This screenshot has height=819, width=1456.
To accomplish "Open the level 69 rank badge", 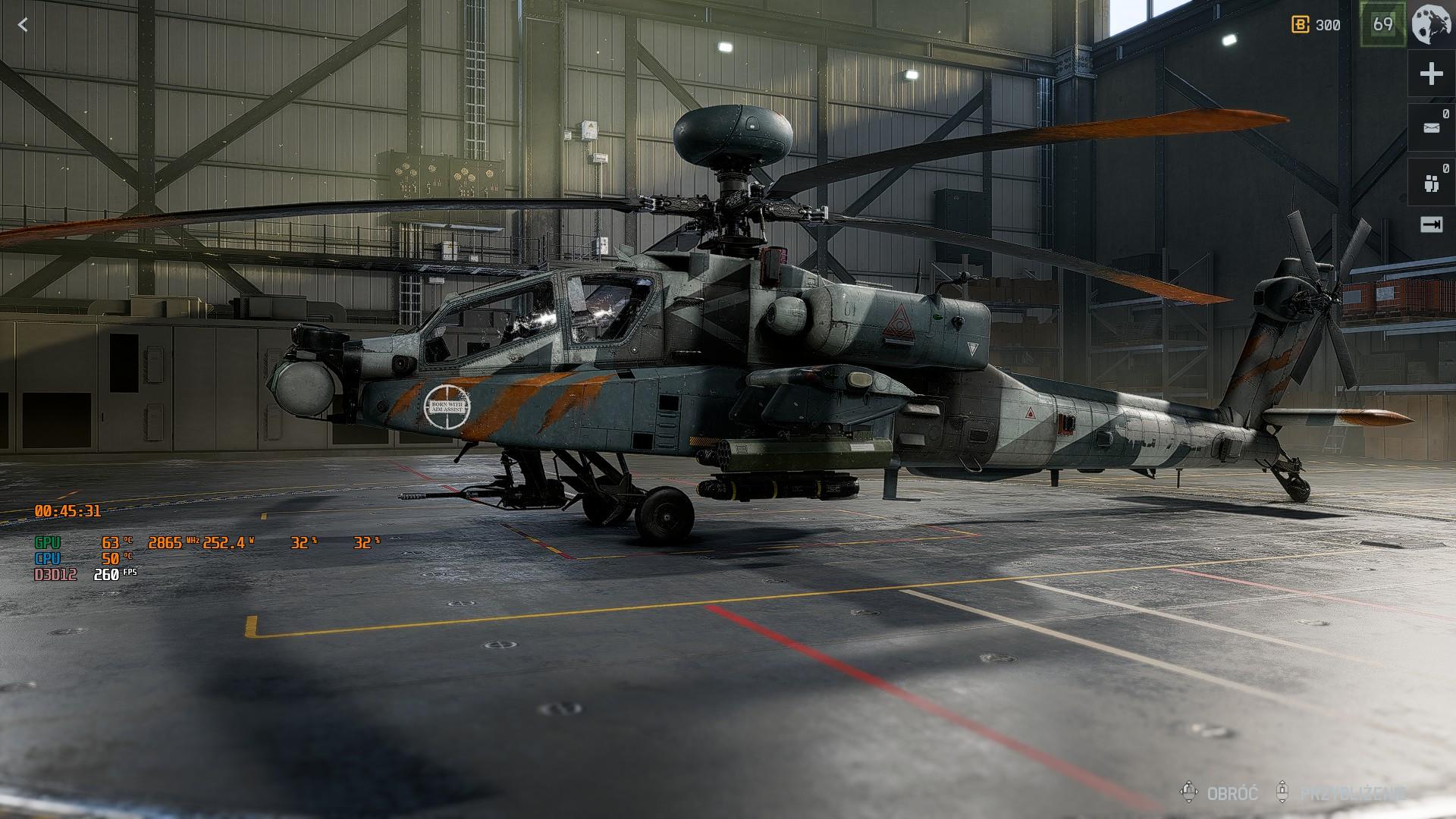I will tap(1382, 24).
